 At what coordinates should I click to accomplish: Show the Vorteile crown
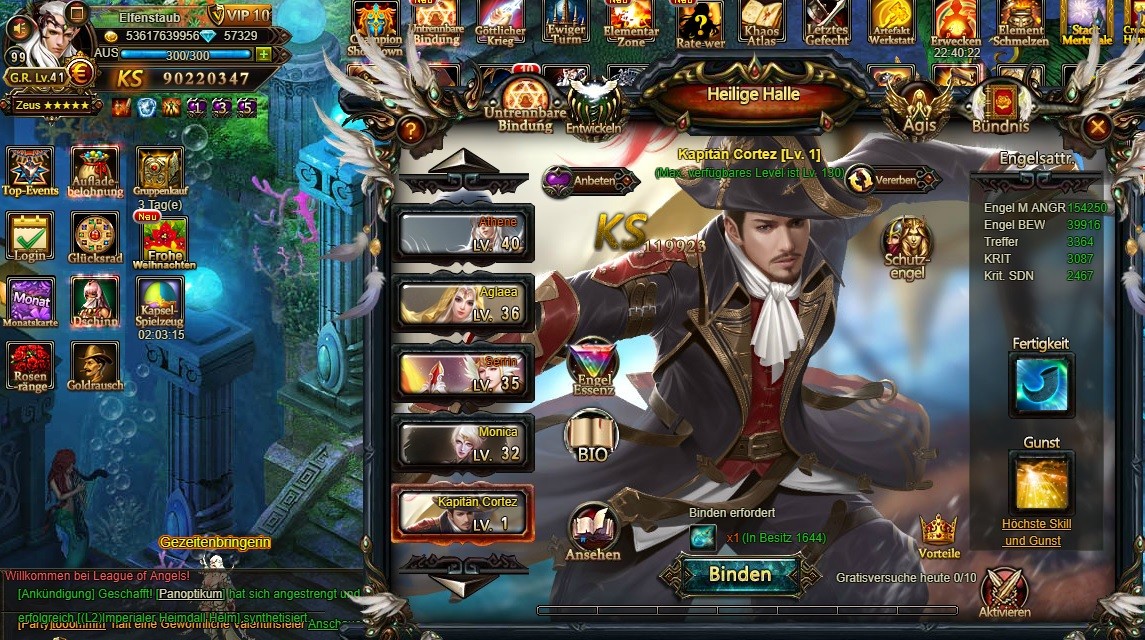point(938,535)
